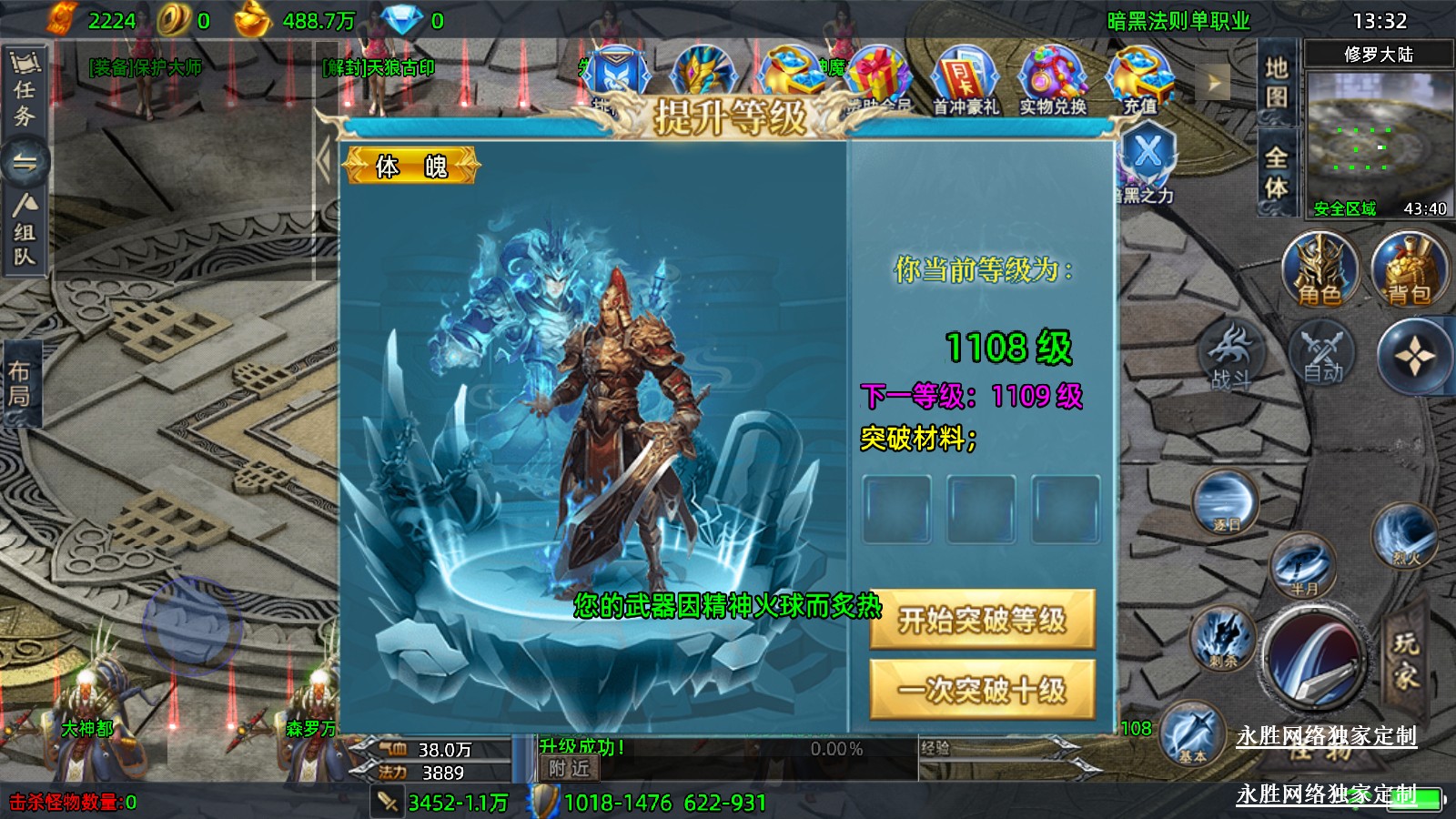Open the 组队 team panel
Screen dimensions: 1456x819
point(25,231)
